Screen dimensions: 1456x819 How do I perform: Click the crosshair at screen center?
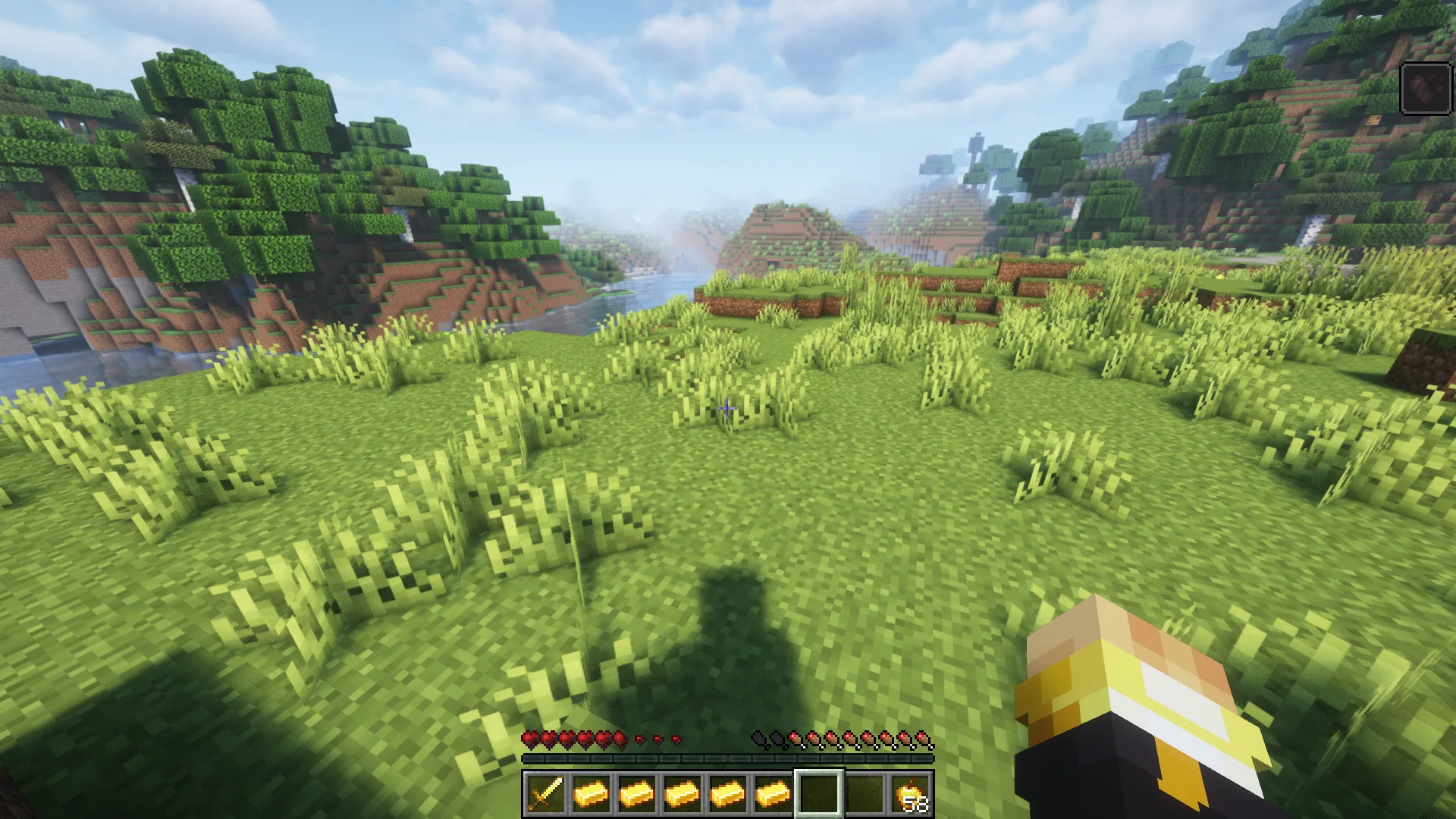click(726, 409)
